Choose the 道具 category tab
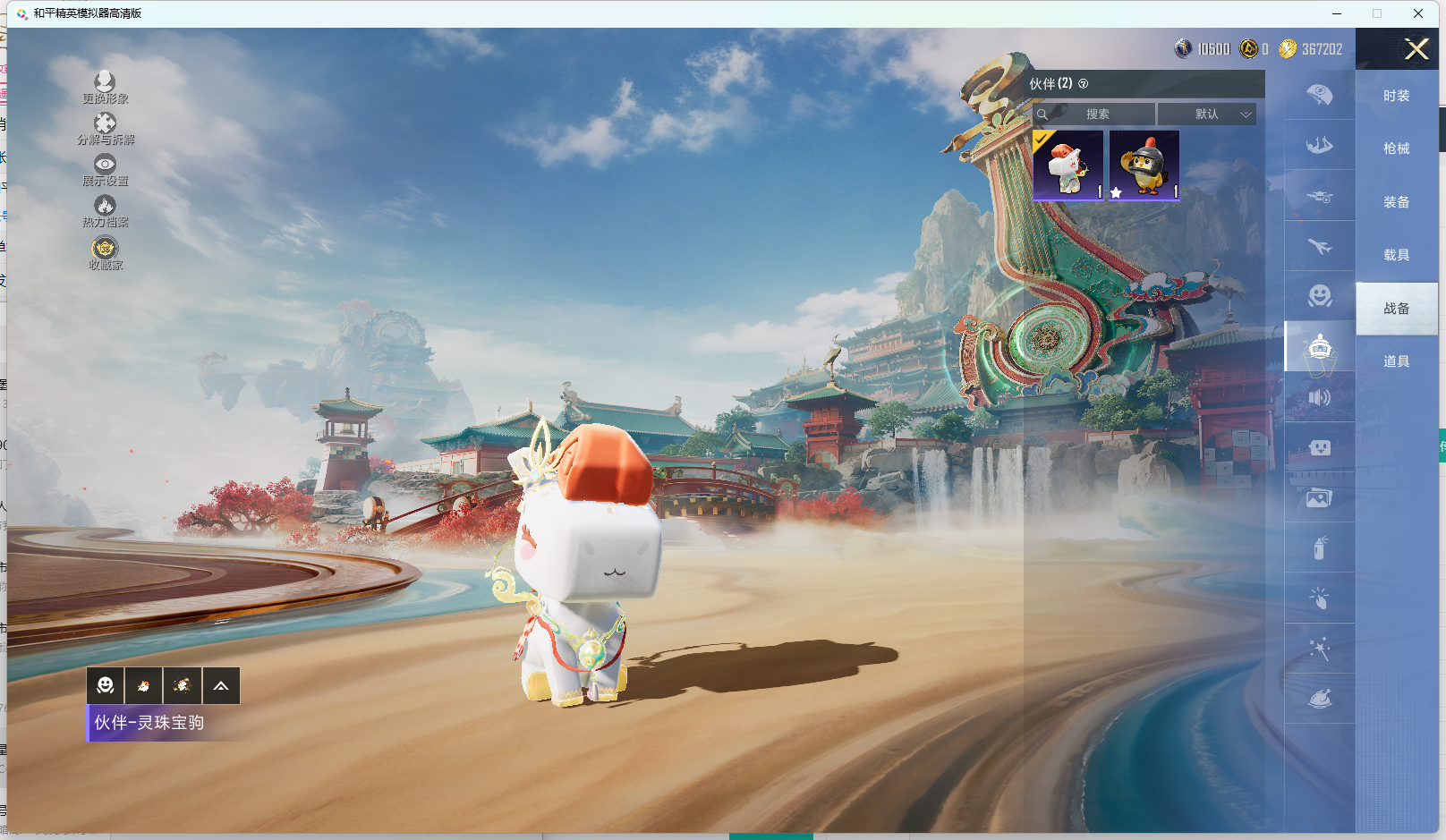Viewport: 1446px width, 840px height. (1396, 361)
